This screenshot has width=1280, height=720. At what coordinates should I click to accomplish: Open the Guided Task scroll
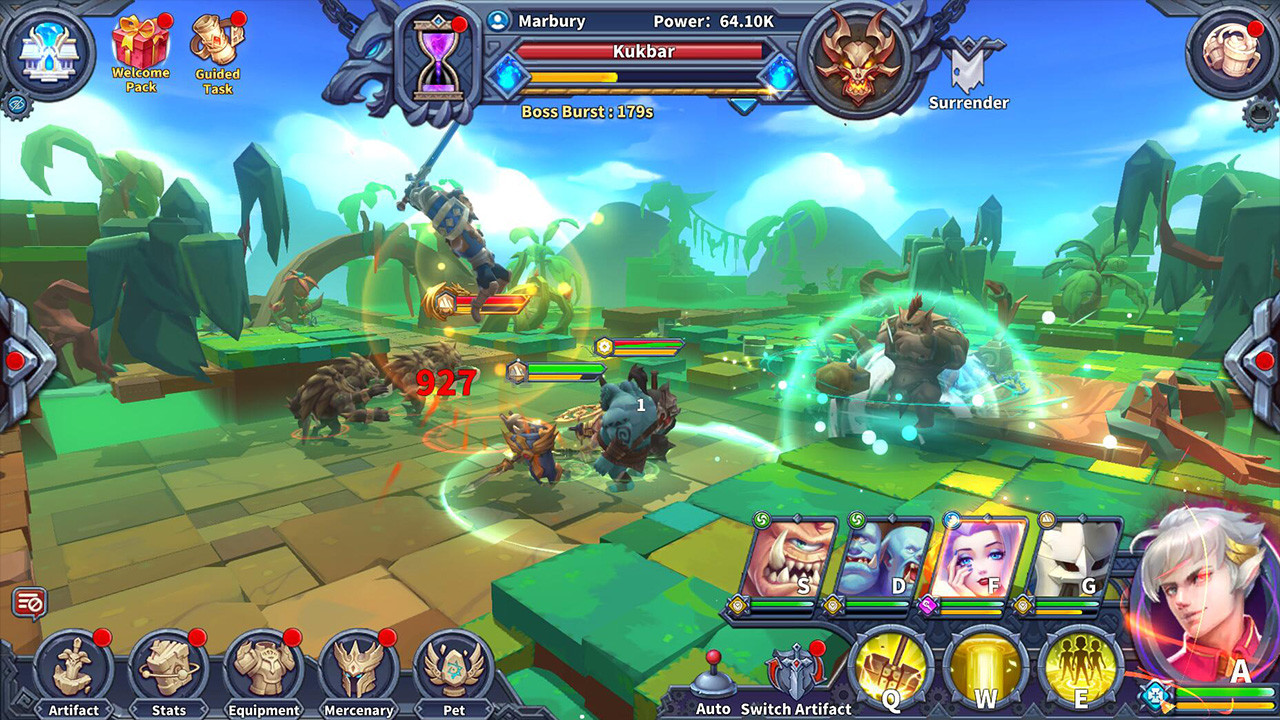pos(217,48)
